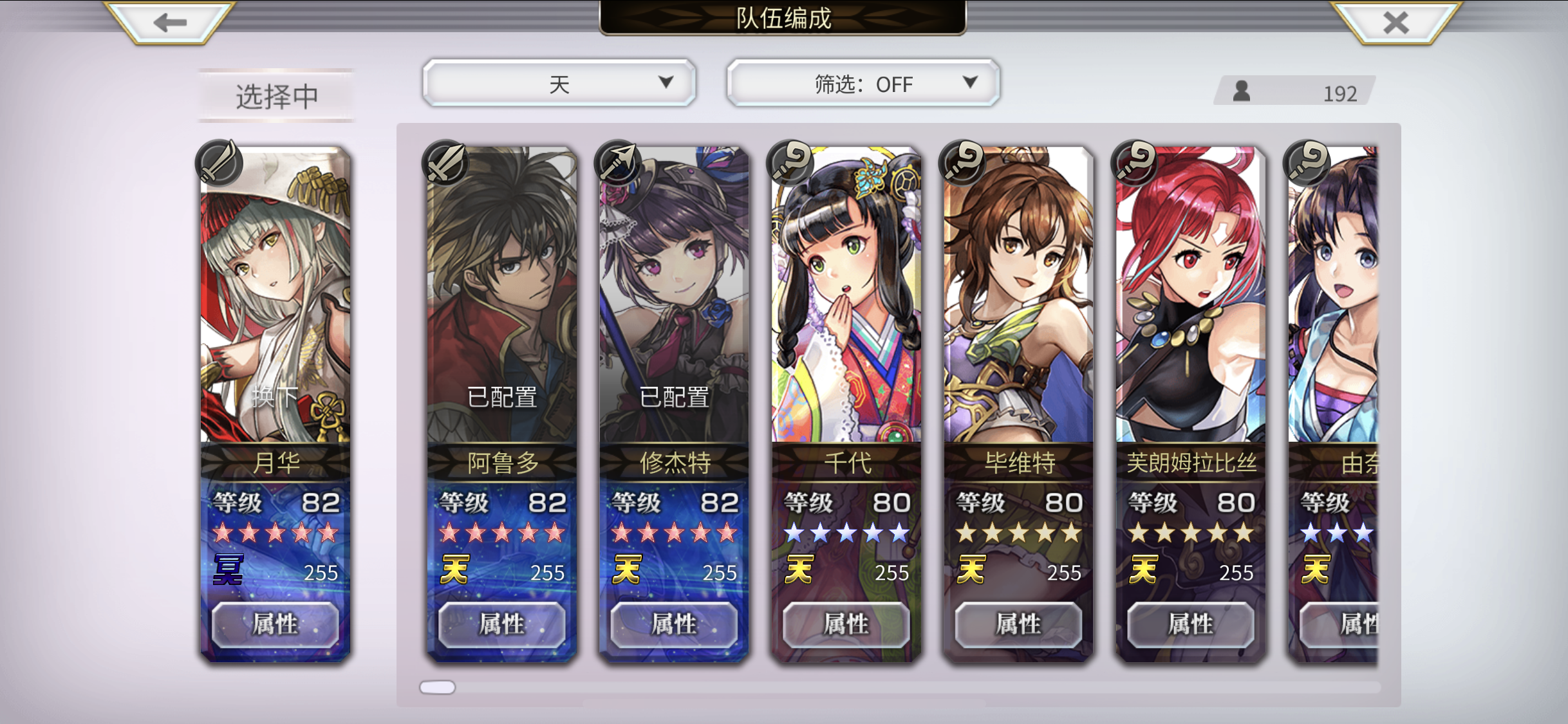Click the 选择中 panel label
Viewport: 1568px width, 724px height.
pos(275,95)
